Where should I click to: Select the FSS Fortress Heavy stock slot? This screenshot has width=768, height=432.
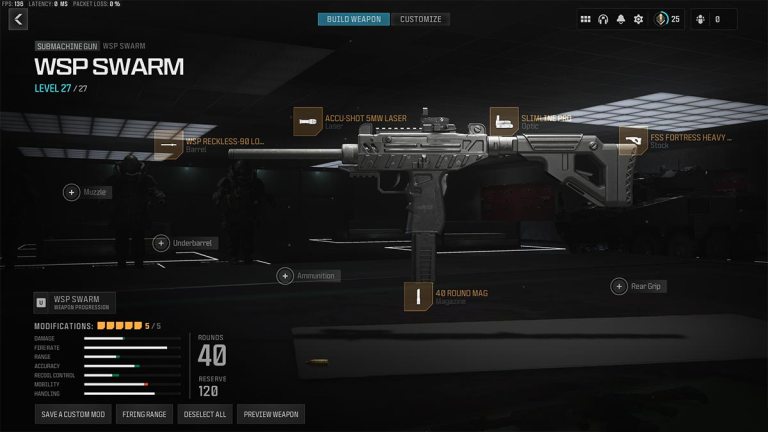click(633, 141)
